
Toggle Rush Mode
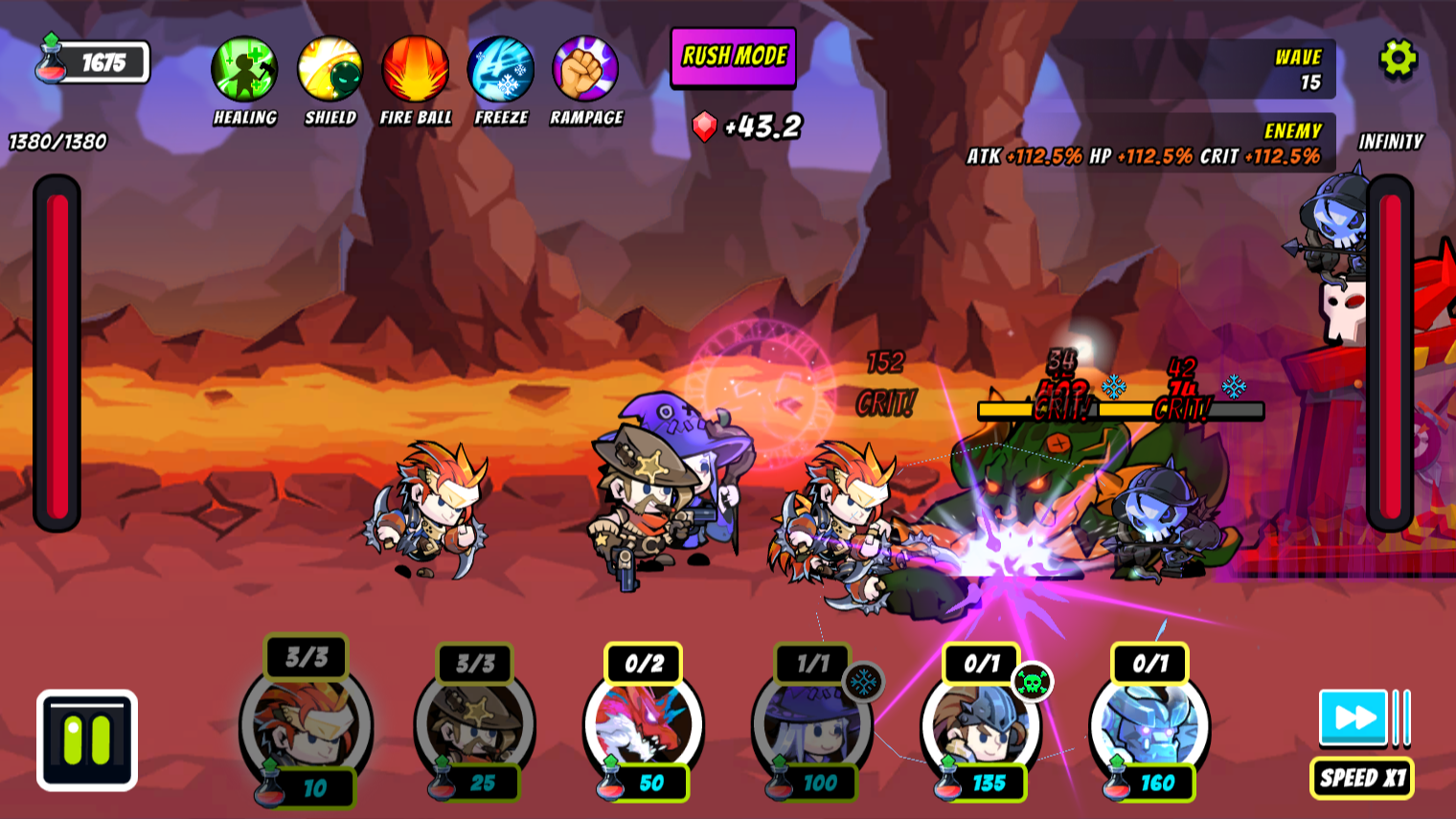[x=734, y=57]
